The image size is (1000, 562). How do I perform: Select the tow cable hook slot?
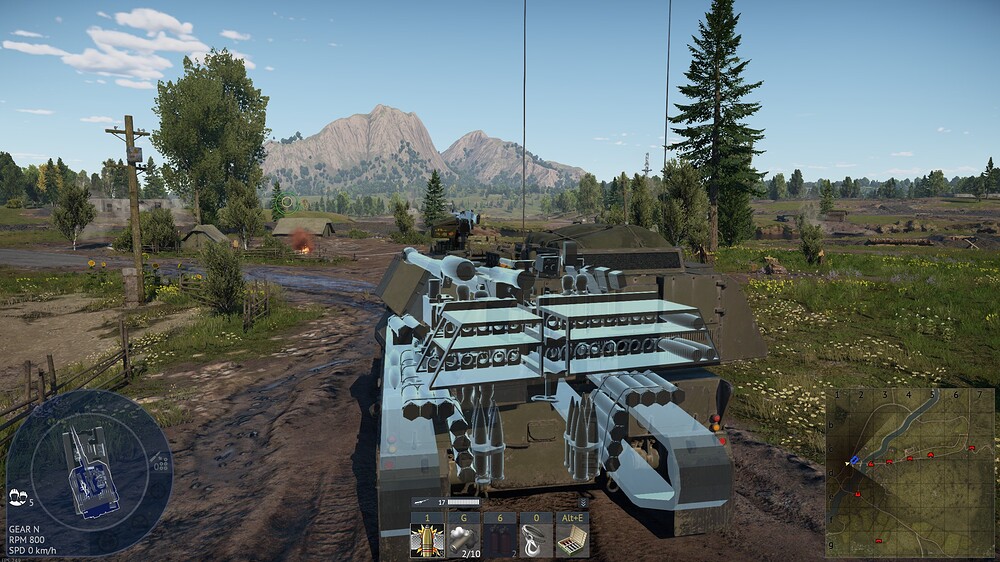[x=535, y=539]
